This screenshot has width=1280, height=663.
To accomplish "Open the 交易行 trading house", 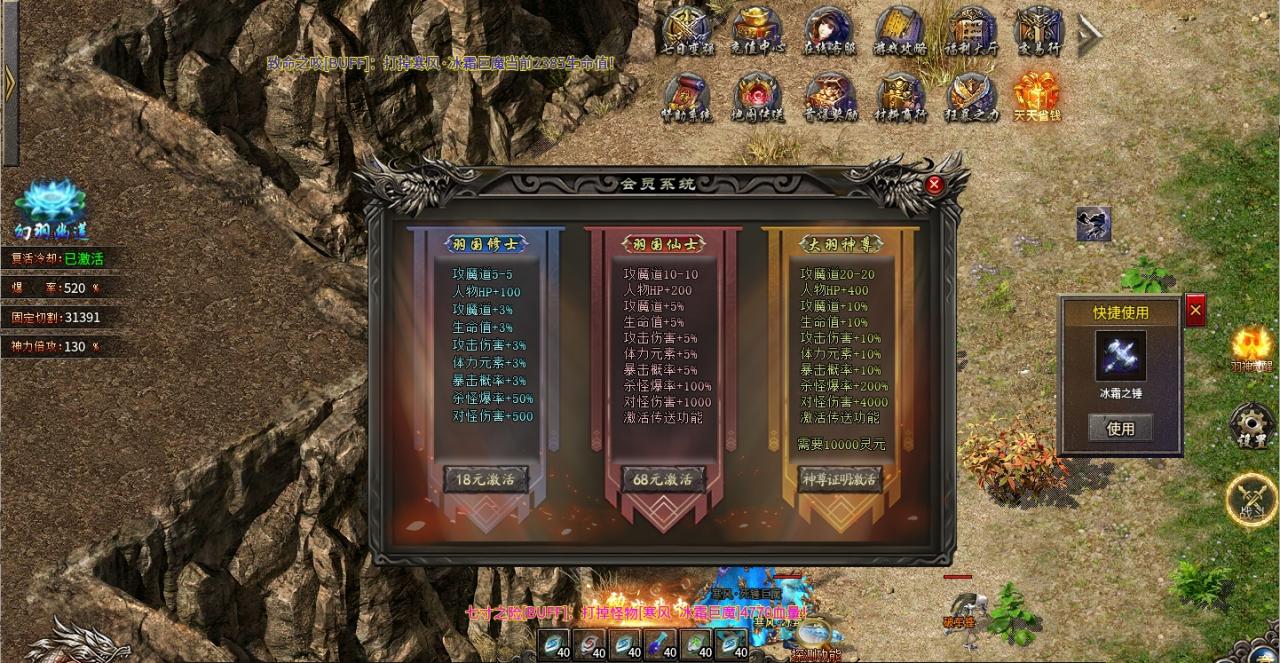I will click(1038, 31).
